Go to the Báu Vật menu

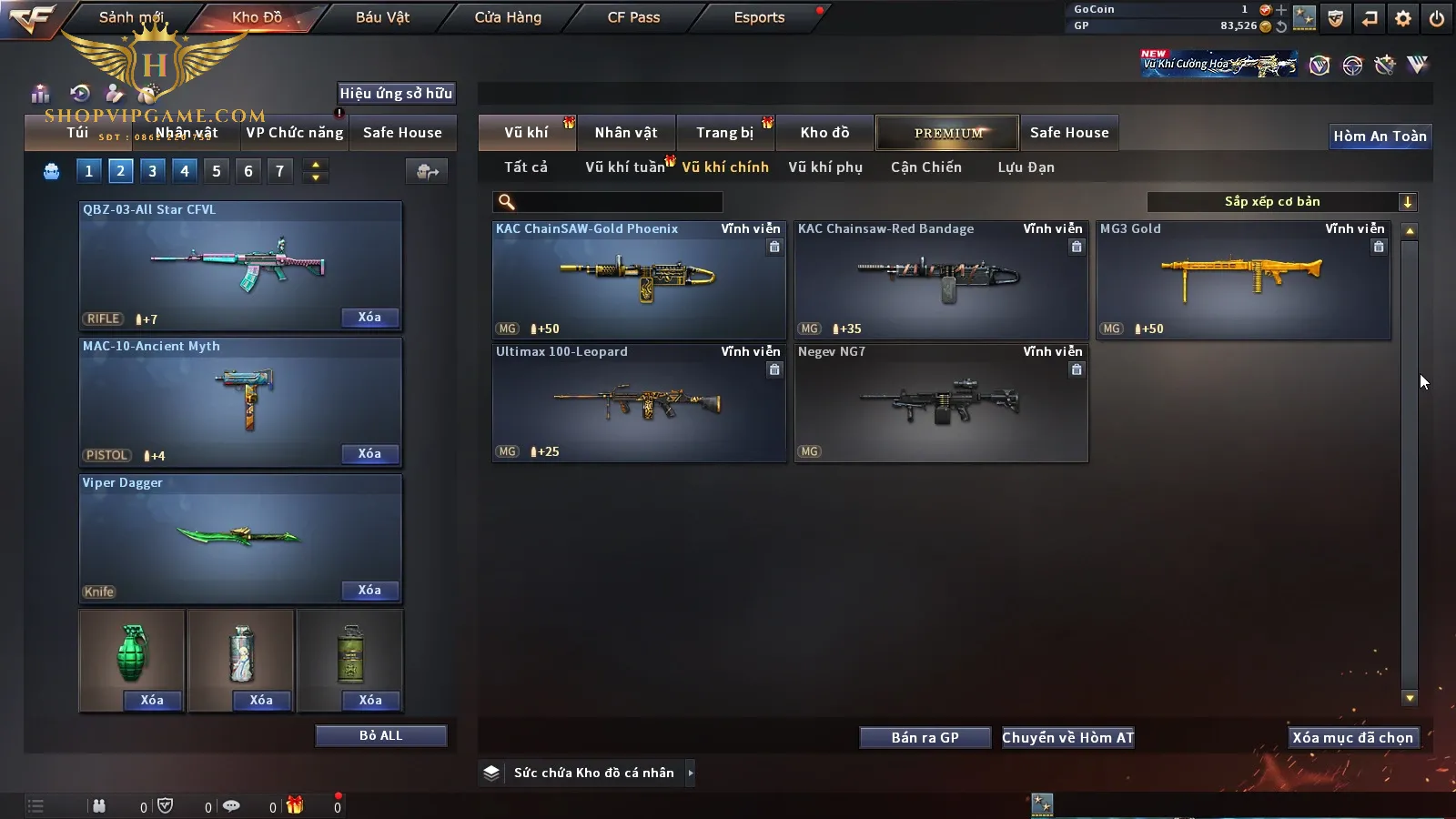tap(382, 17)
